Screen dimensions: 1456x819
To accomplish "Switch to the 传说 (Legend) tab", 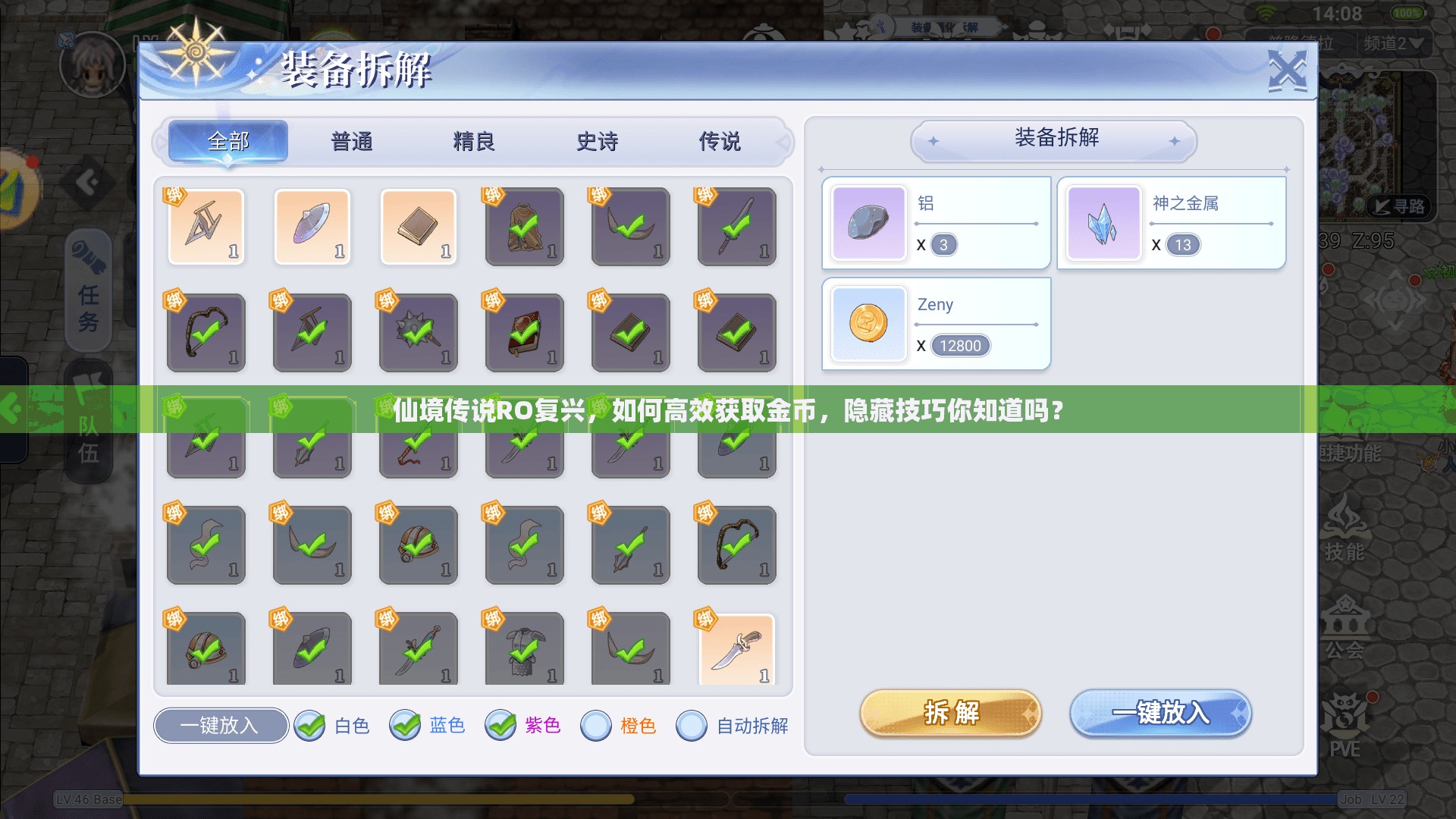I will (718, 141).
